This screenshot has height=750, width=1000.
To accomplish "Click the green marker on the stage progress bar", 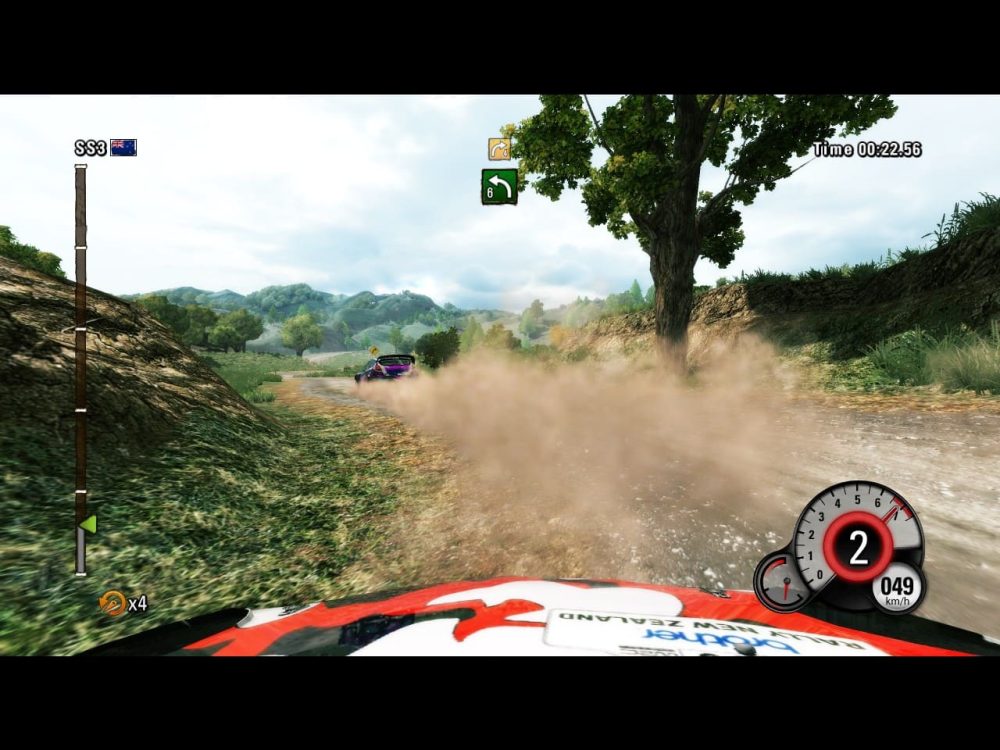I will tap(88, 523).
